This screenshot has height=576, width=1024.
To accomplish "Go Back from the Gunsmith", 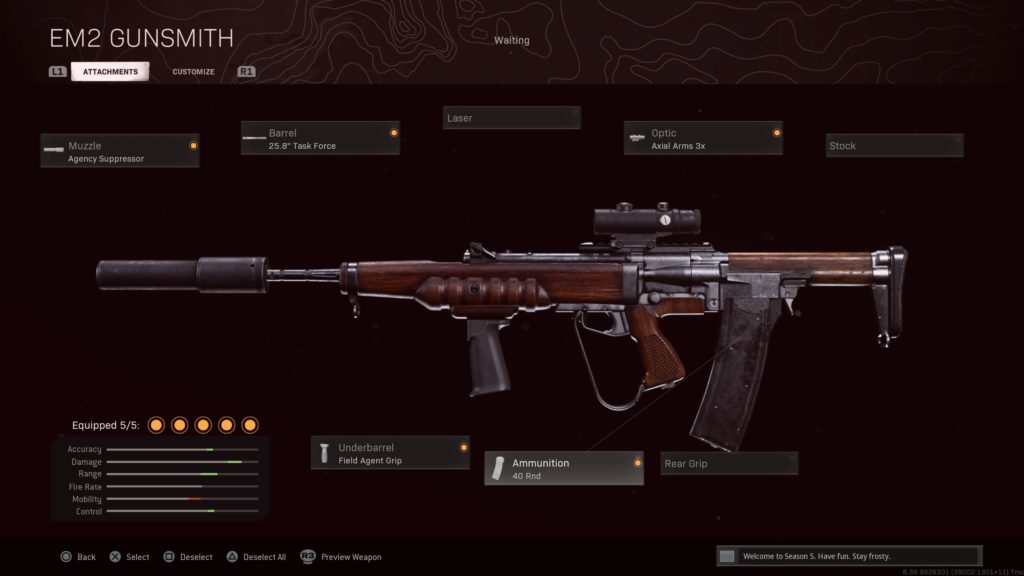I will click(x=78, y=557).
